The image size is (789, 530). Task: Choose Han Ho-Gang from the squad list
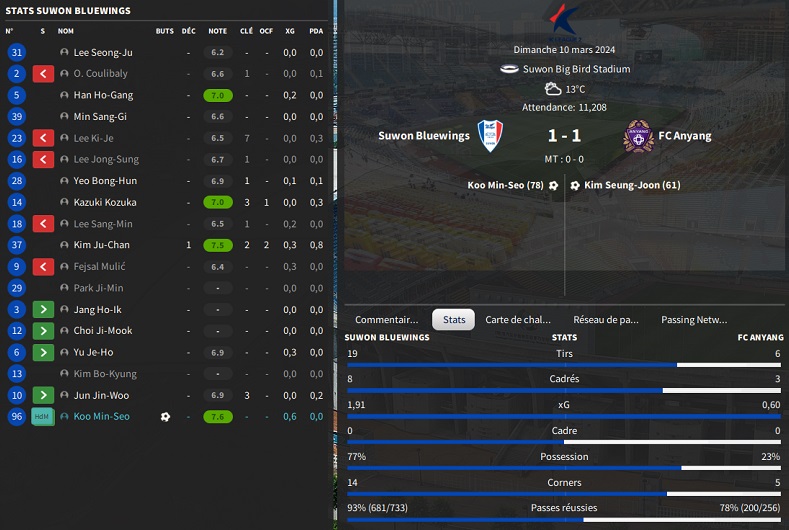103,95
